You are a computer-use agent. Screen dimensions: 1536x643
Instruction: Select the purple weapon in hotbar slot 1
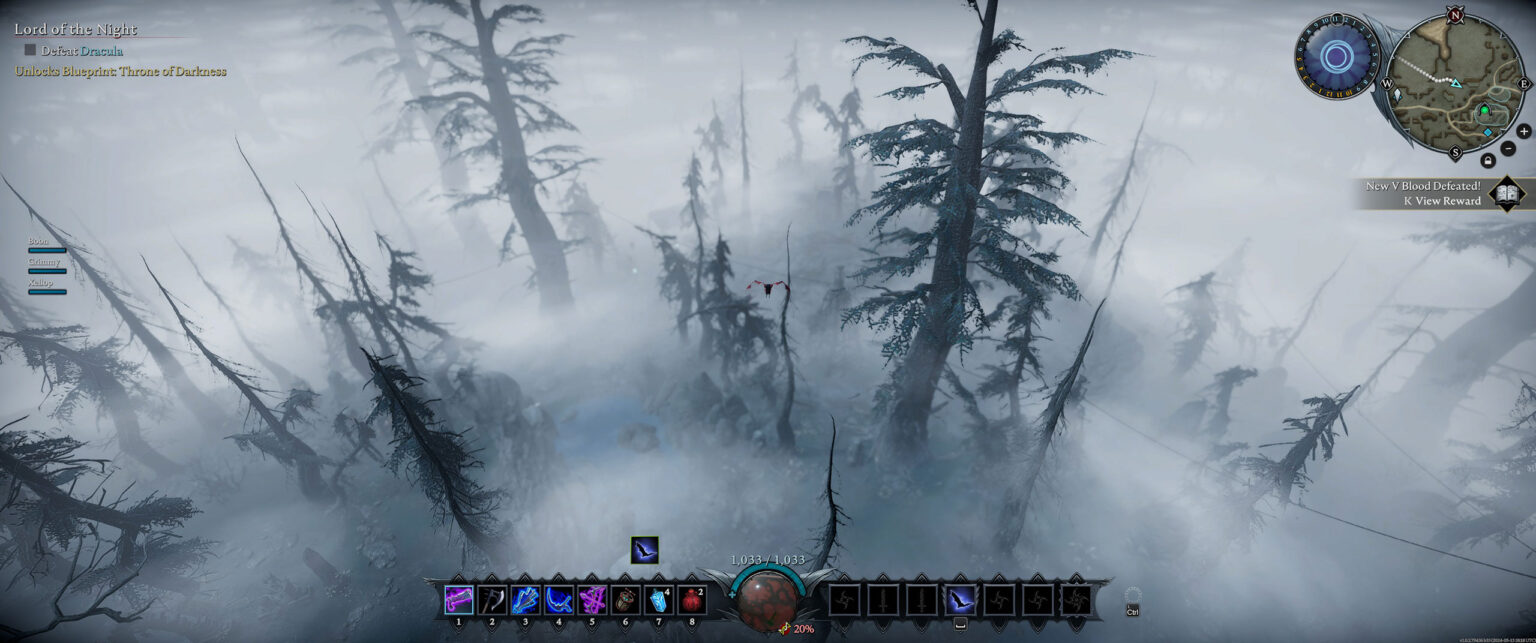458,599
